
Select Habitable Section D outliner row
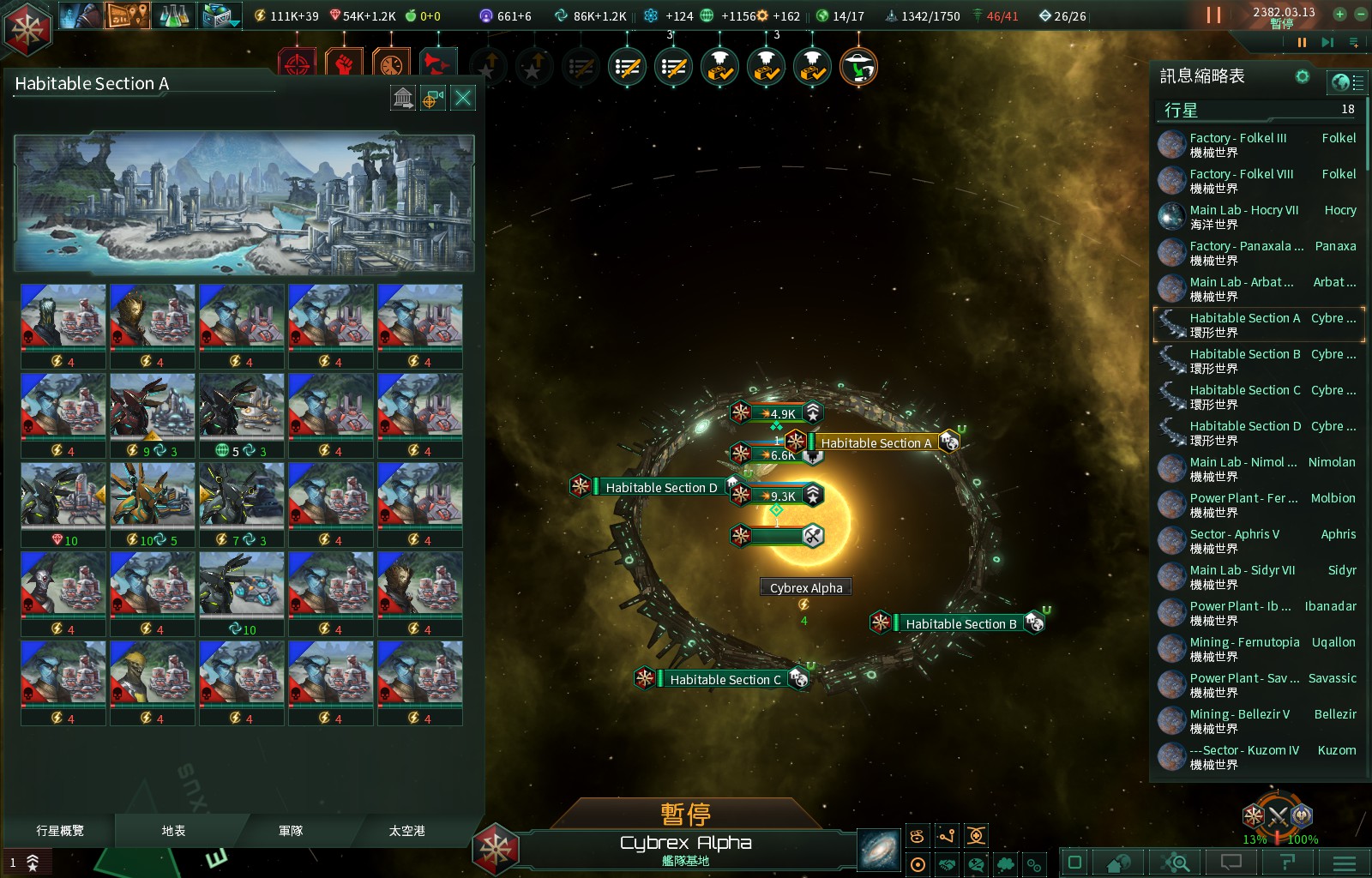point(1258,432)
